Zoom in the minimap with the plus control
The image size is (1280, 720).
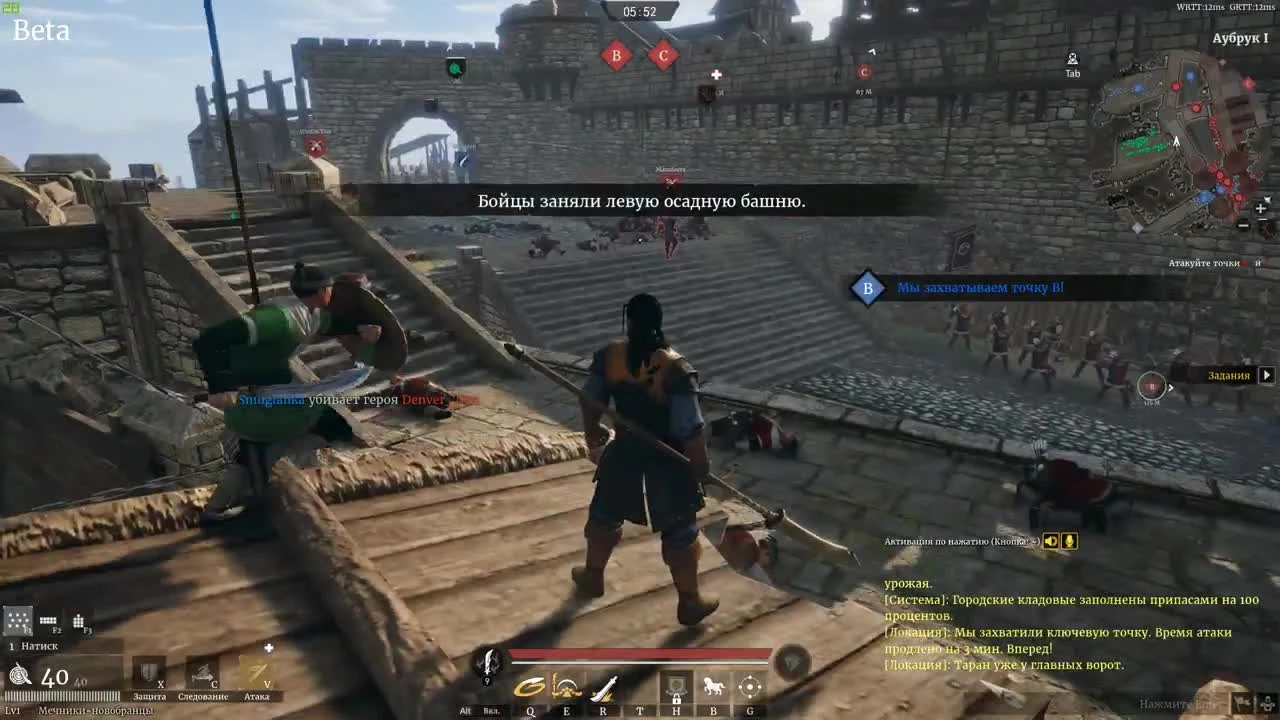1260,210
